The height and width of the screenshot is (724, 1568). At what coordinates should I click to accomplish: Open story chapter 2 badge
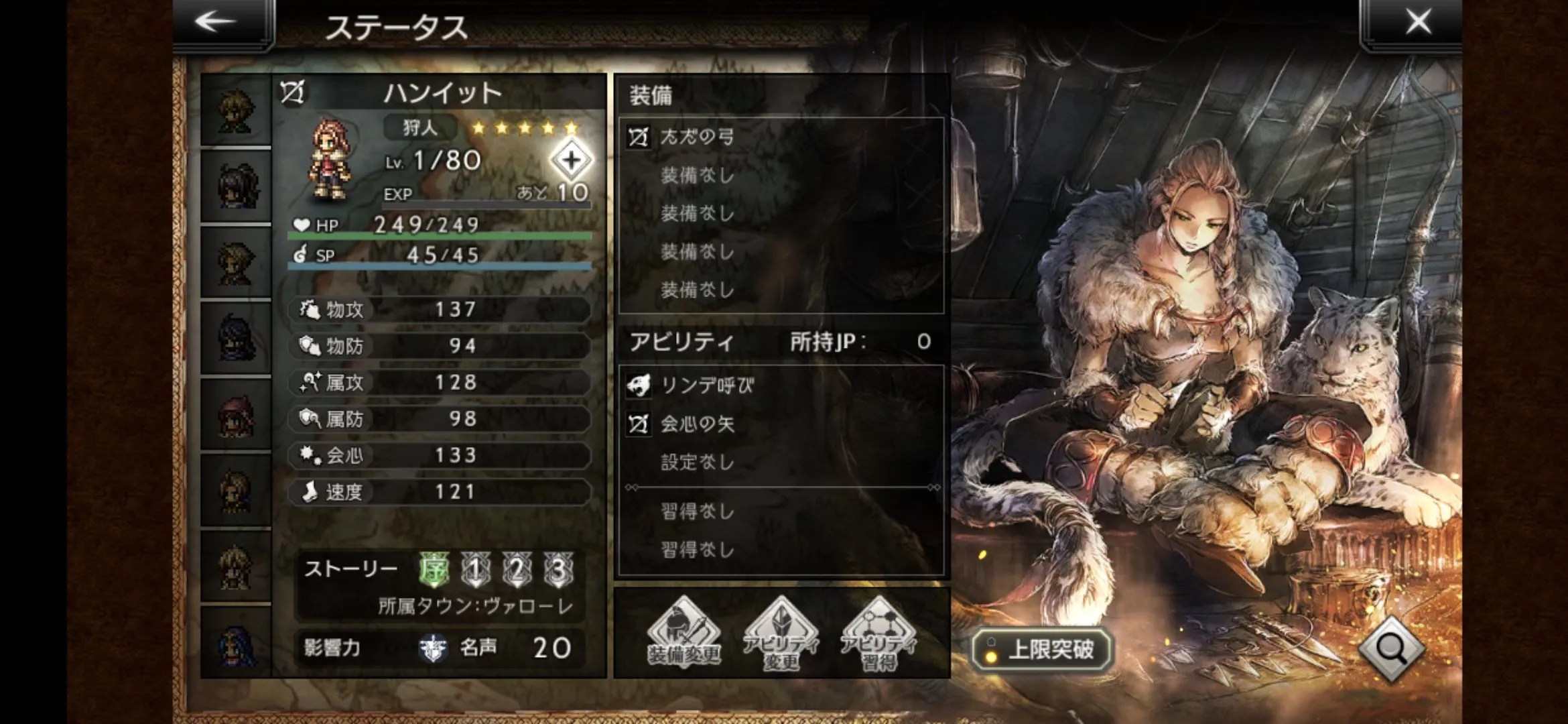coord(517,570)
